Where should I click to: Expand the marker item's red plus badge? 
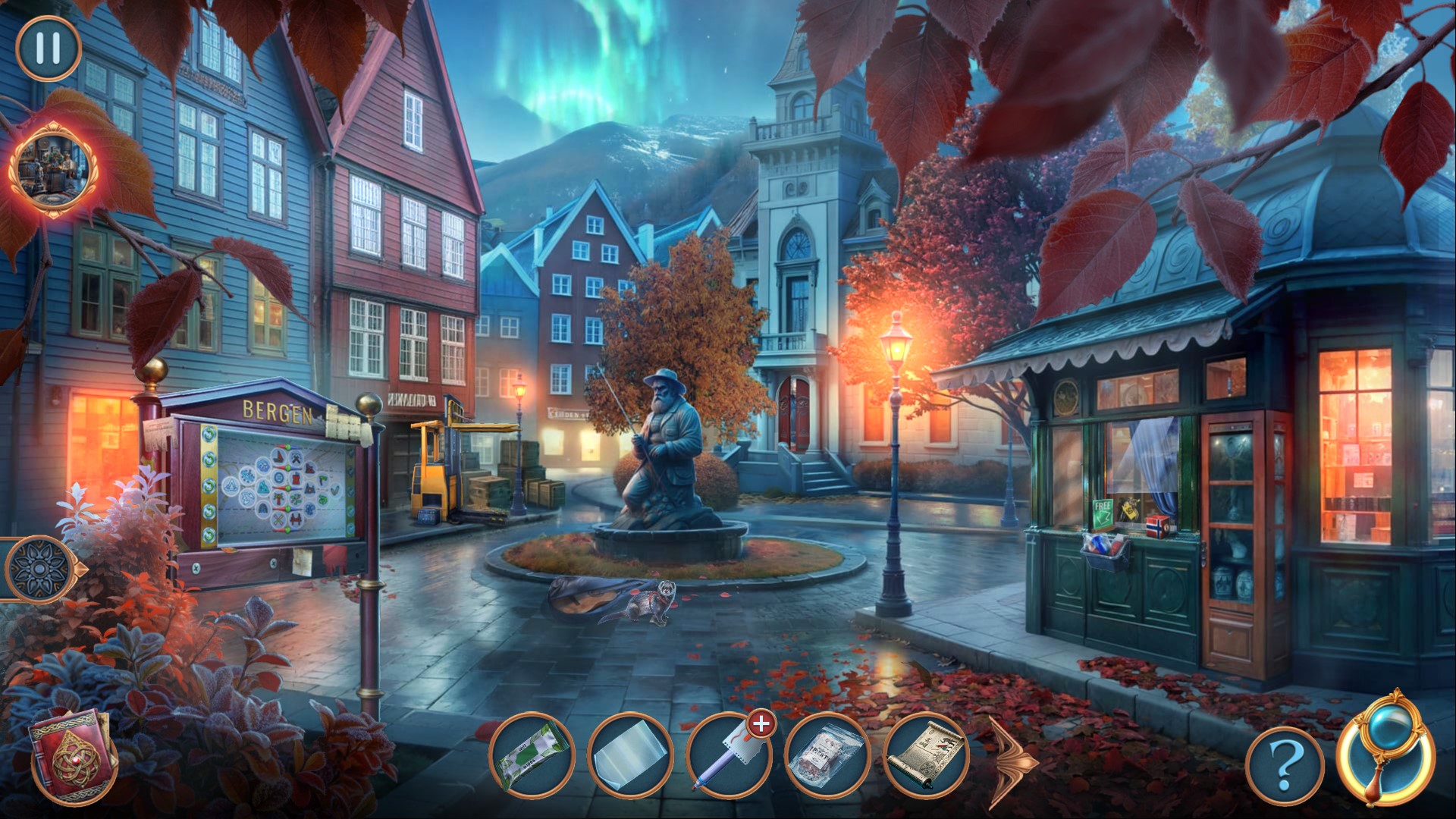point(758,725)
